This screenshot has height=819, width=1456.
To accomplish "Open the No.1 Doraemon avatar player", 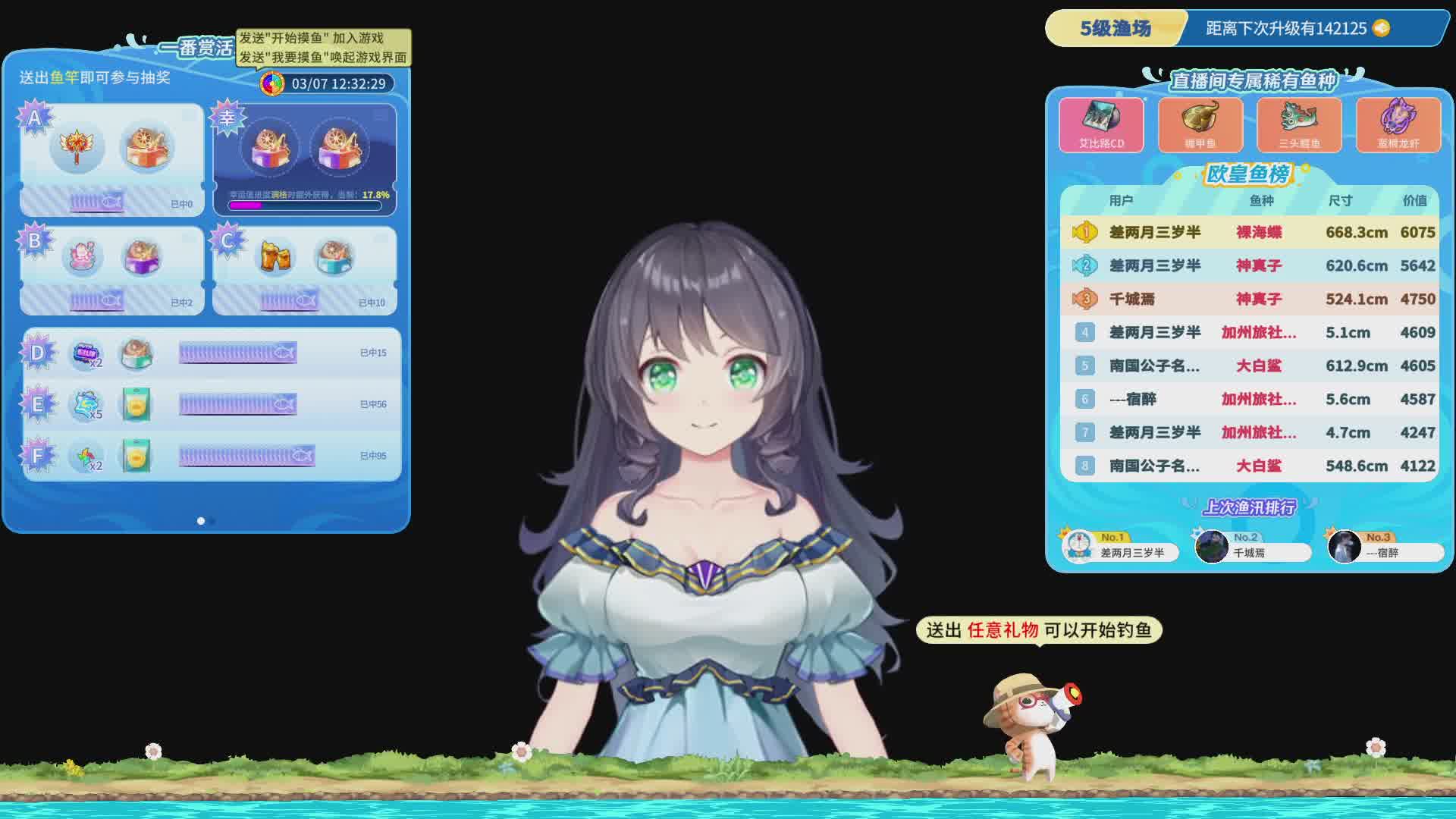I will tap(1078, 546).
